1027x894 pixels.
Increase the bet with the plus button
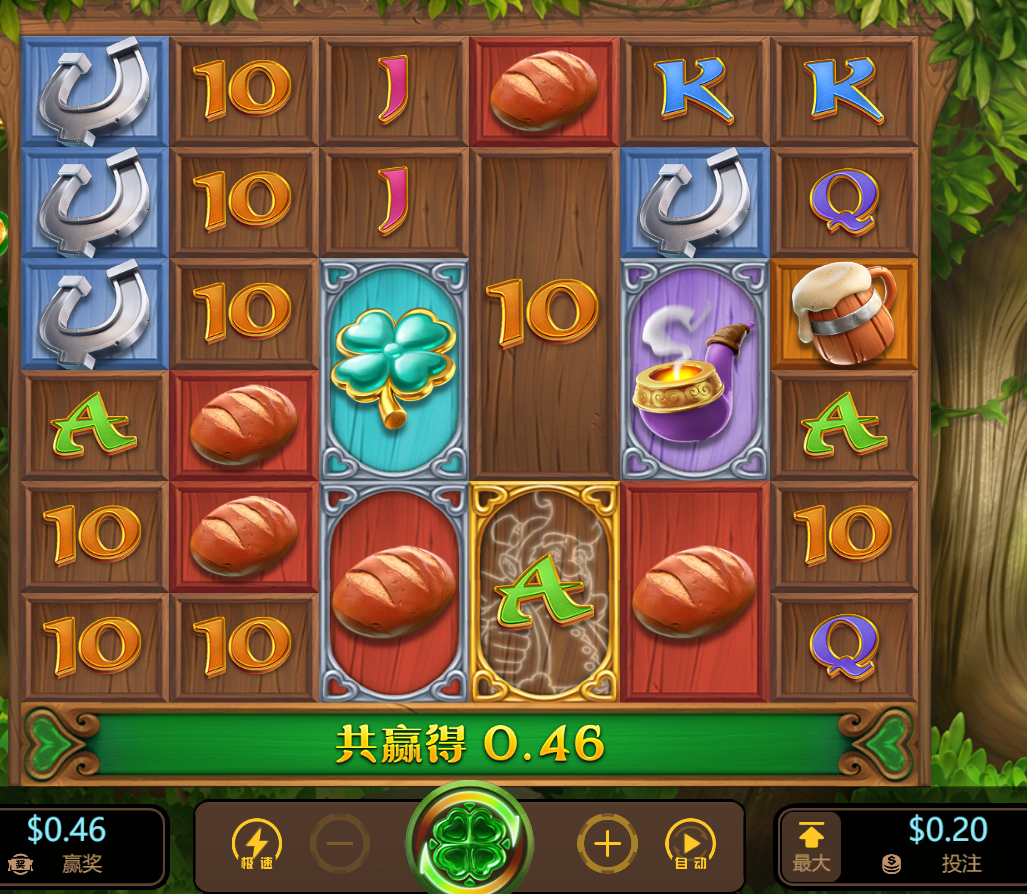(607, 844)
